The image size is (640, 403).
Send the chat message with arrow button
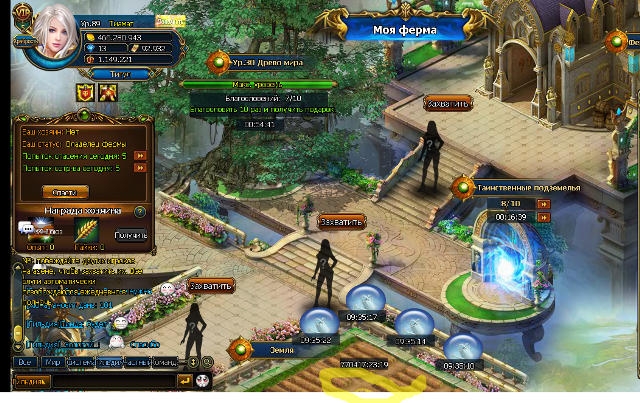tap(184, 381)
